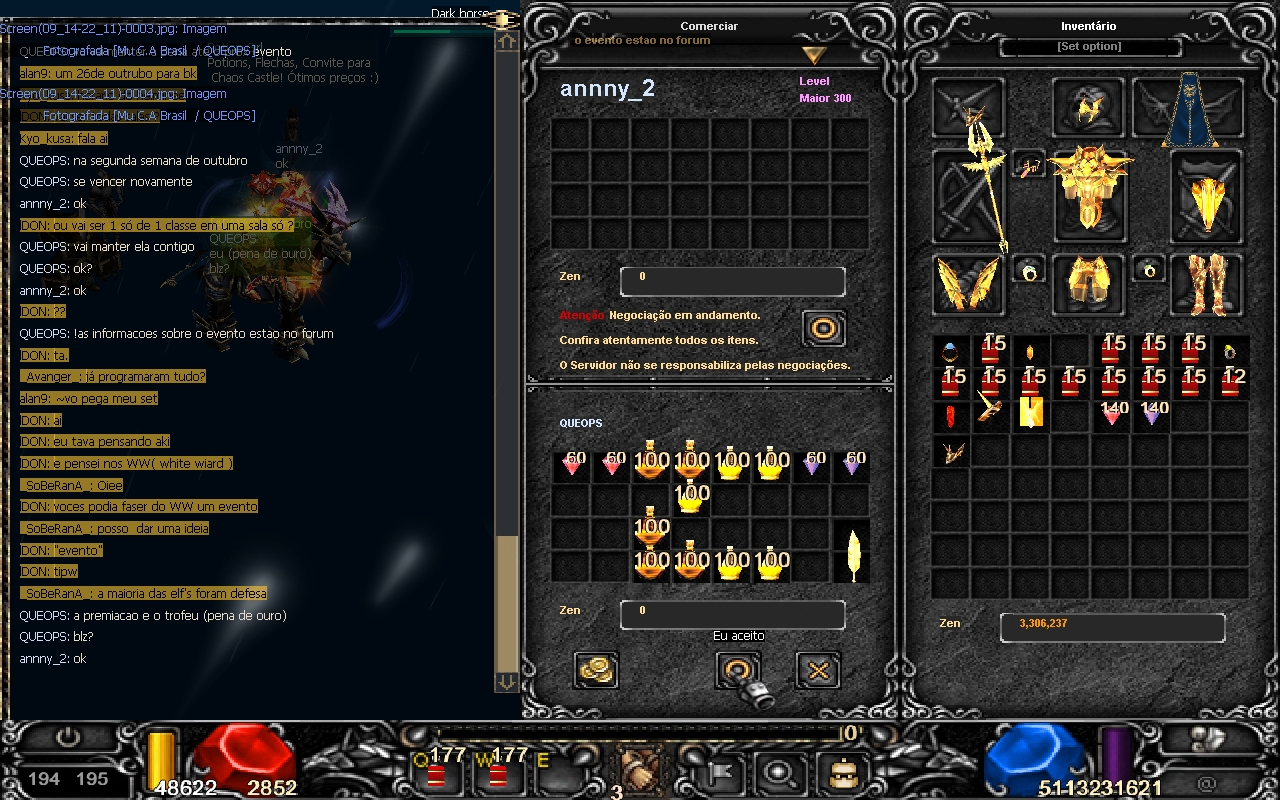The width and height of the screenshot is (1280, 800).
Task: Open the magnifying glass menu button
Action: coord(775,772)
